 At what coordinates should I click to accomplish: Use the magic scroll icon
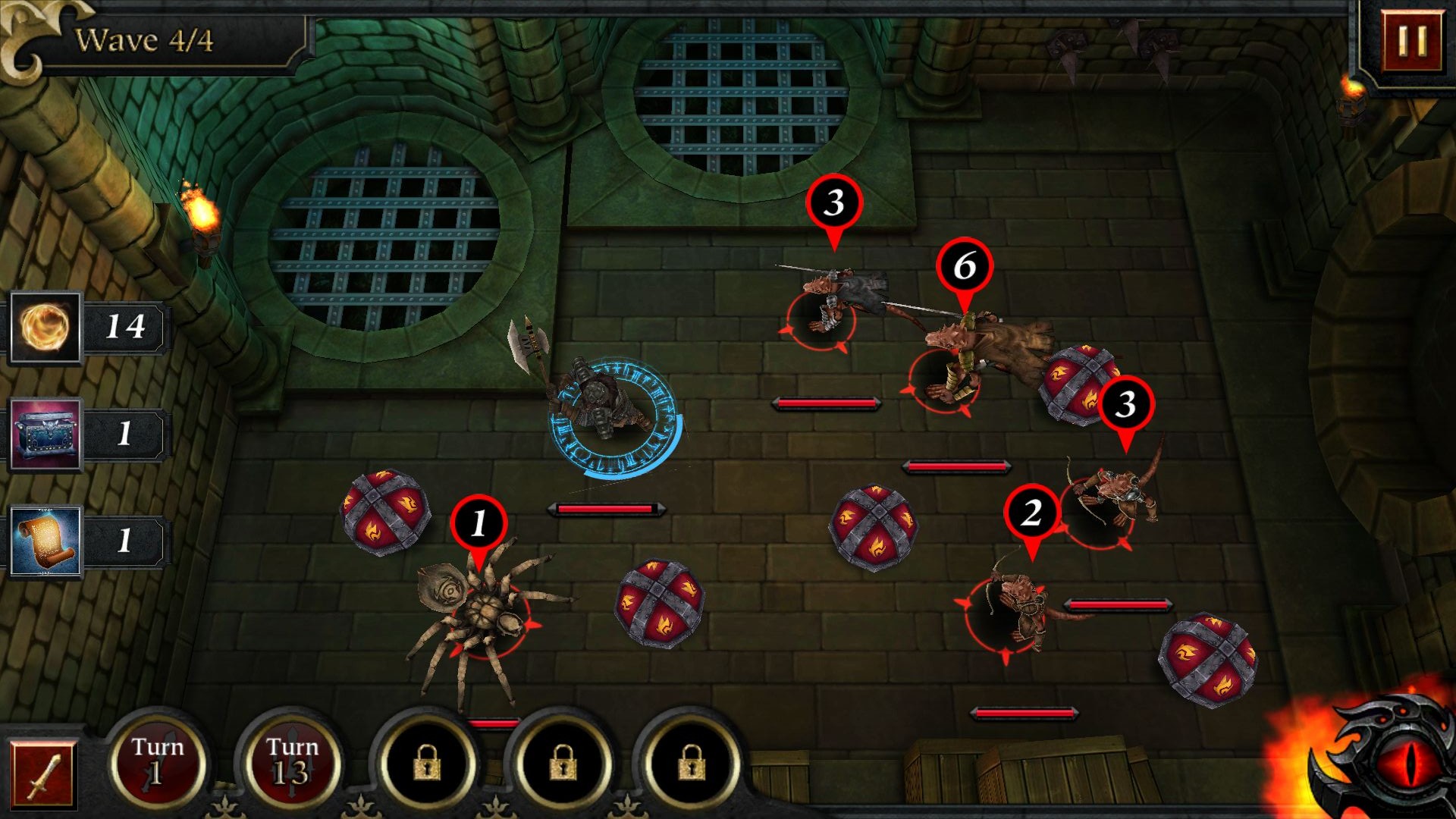pos(45,541)
